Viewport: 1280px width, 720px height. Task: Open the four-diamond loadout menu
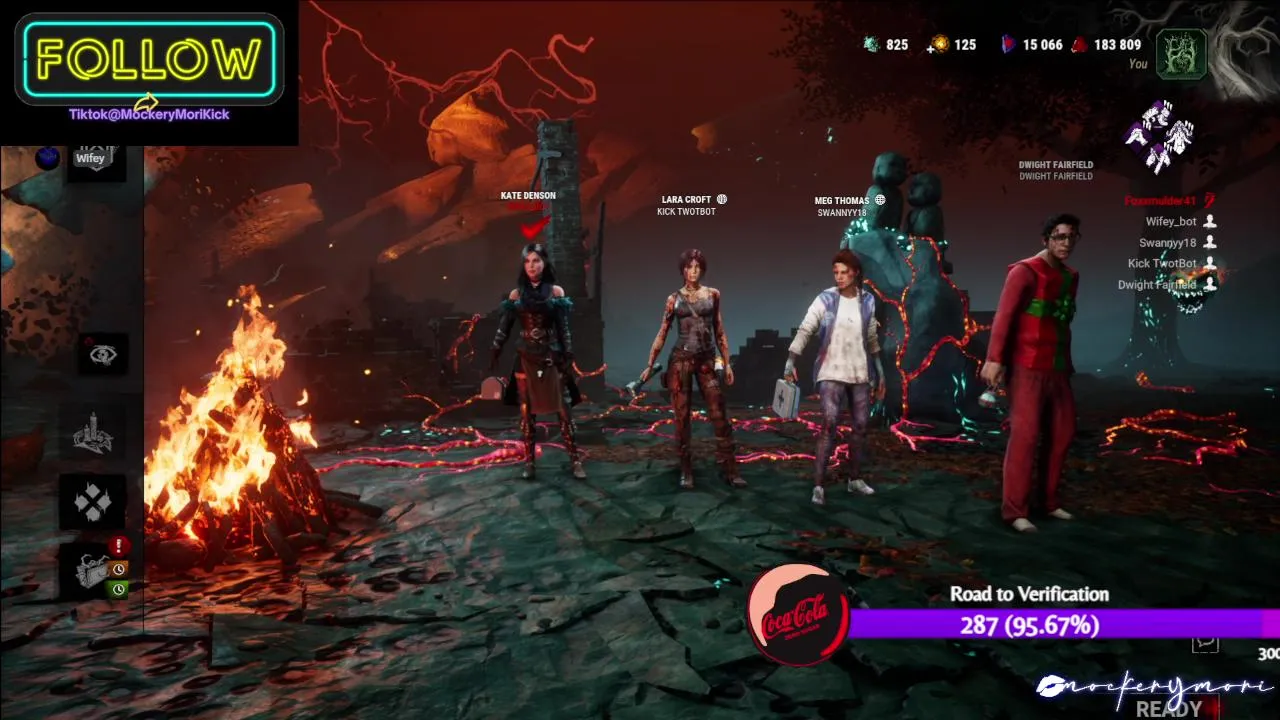(91, 502)
